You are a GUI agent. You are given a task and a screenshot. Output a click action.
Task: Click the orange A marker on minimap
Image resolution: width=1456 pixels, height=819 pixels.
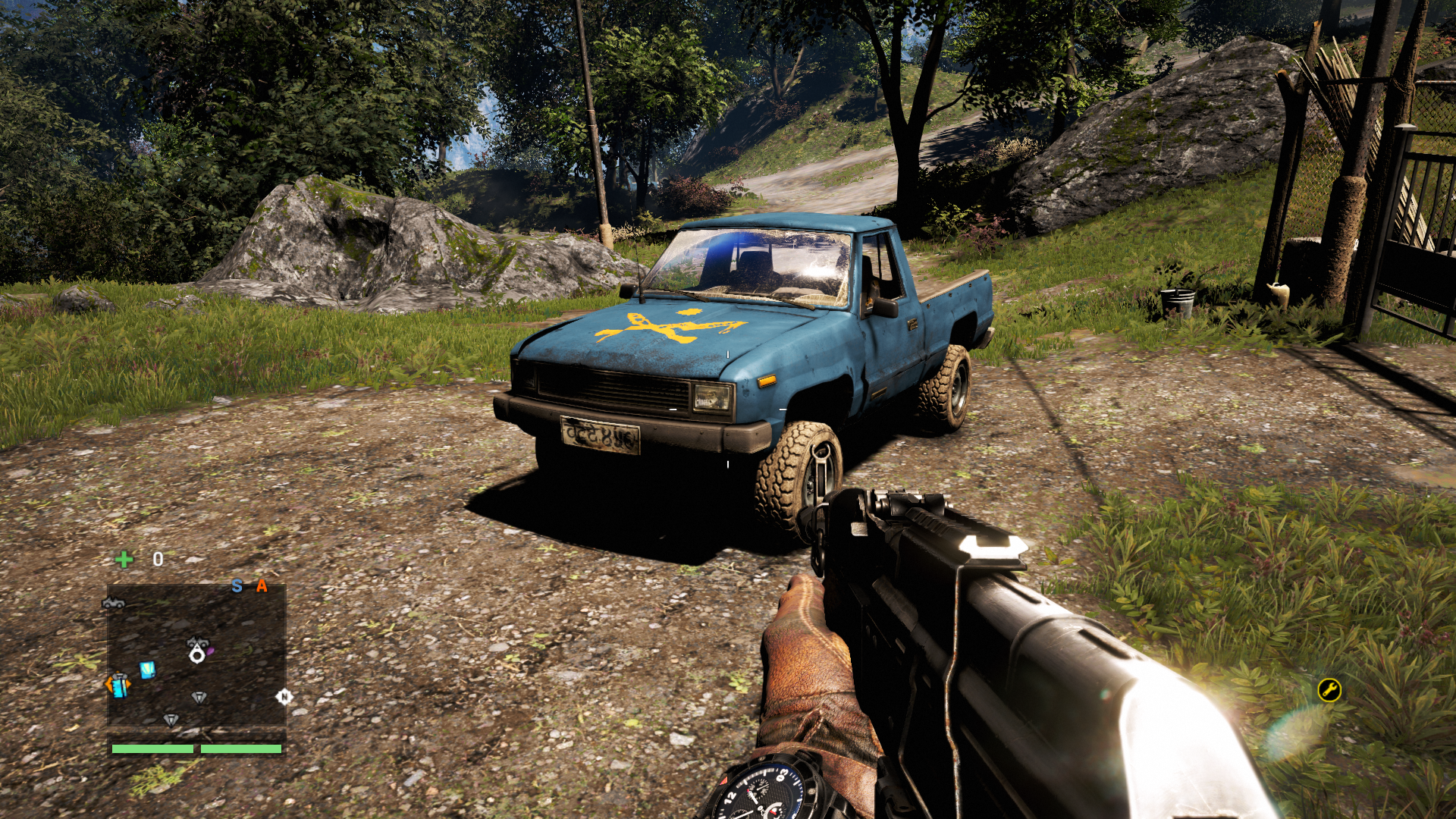tap(262, 585)
